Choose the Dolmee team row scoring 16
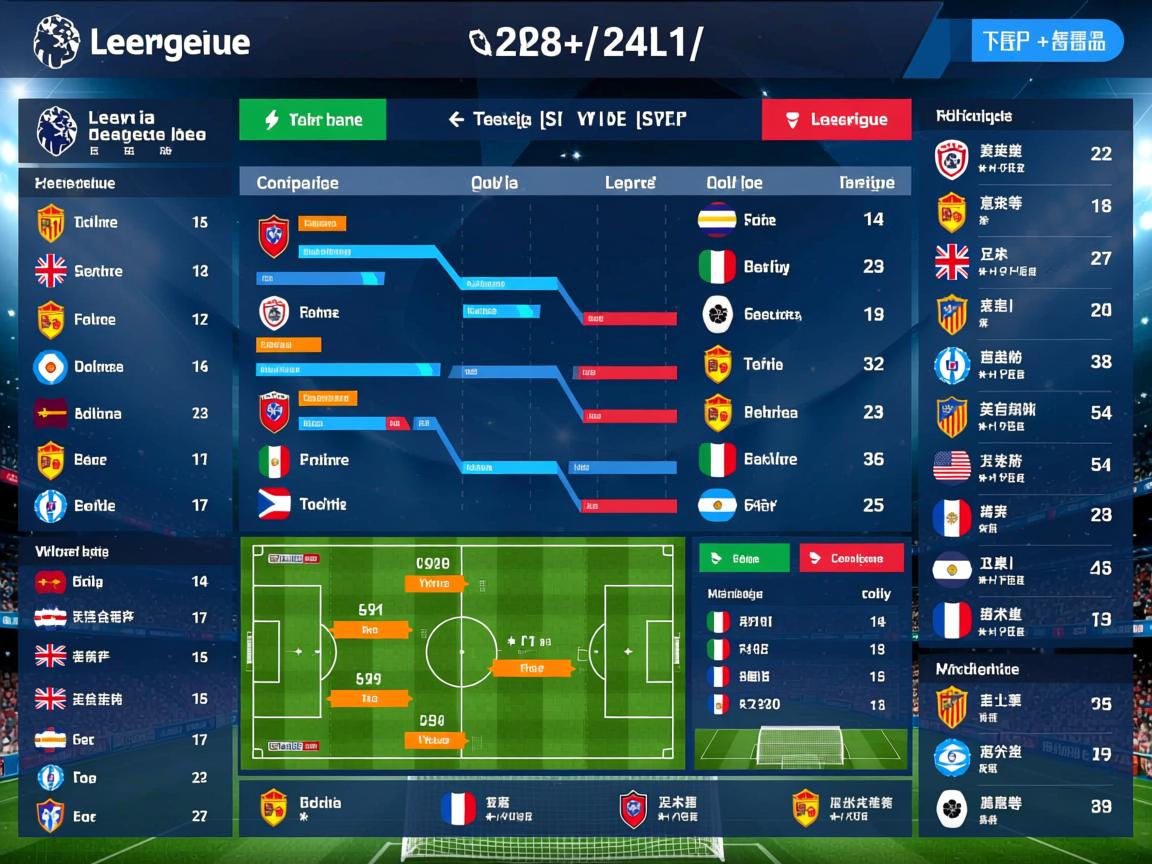The image size is (1152, 864). (124, 367)
